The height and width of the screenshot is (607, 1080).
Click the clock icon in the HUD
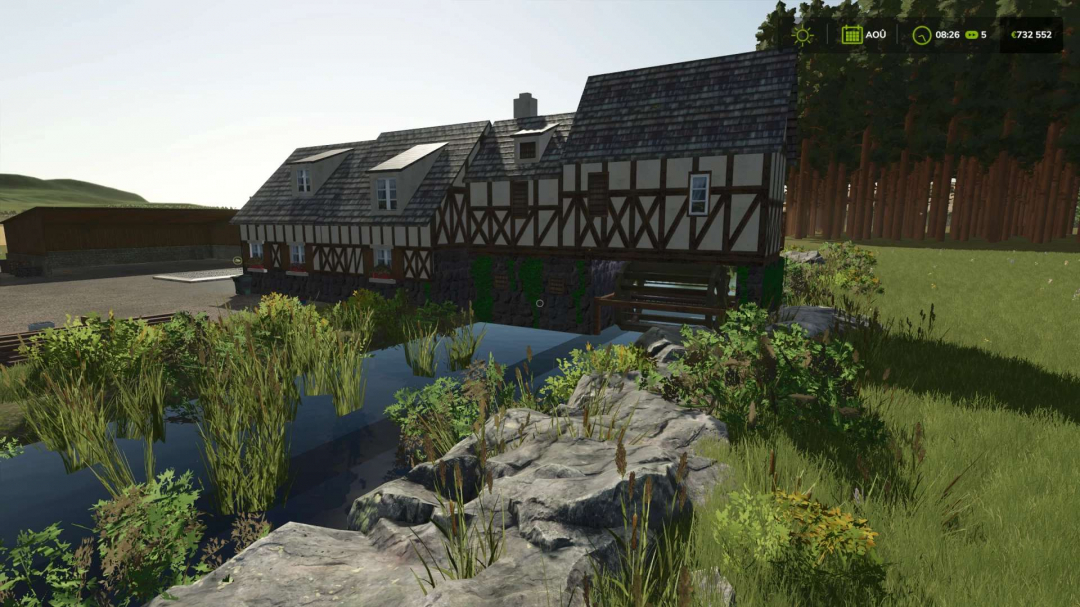(921, 35)
